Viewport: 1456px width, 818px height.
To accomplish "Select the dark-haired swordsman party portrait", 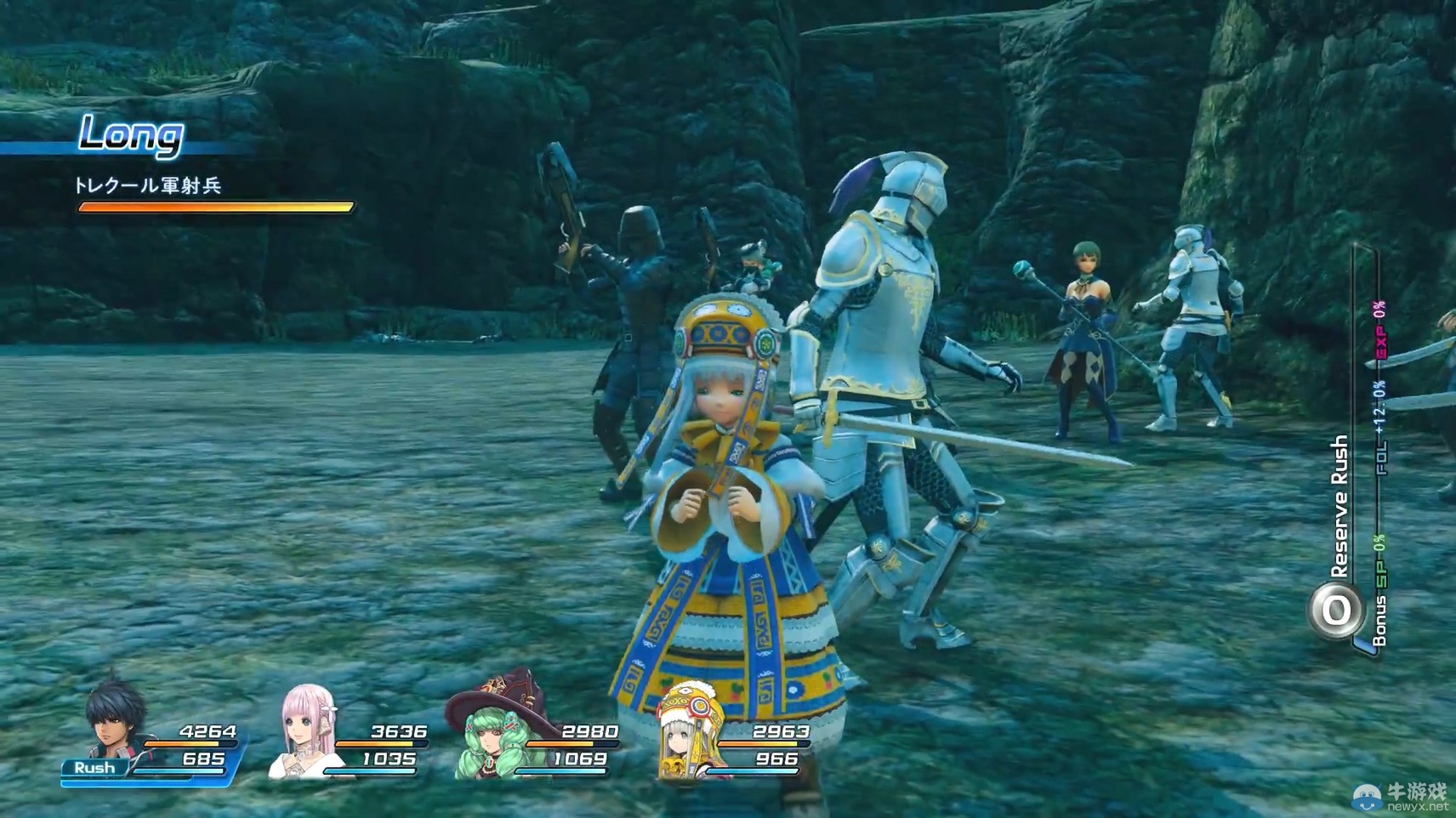I will (x=115, y=719).
